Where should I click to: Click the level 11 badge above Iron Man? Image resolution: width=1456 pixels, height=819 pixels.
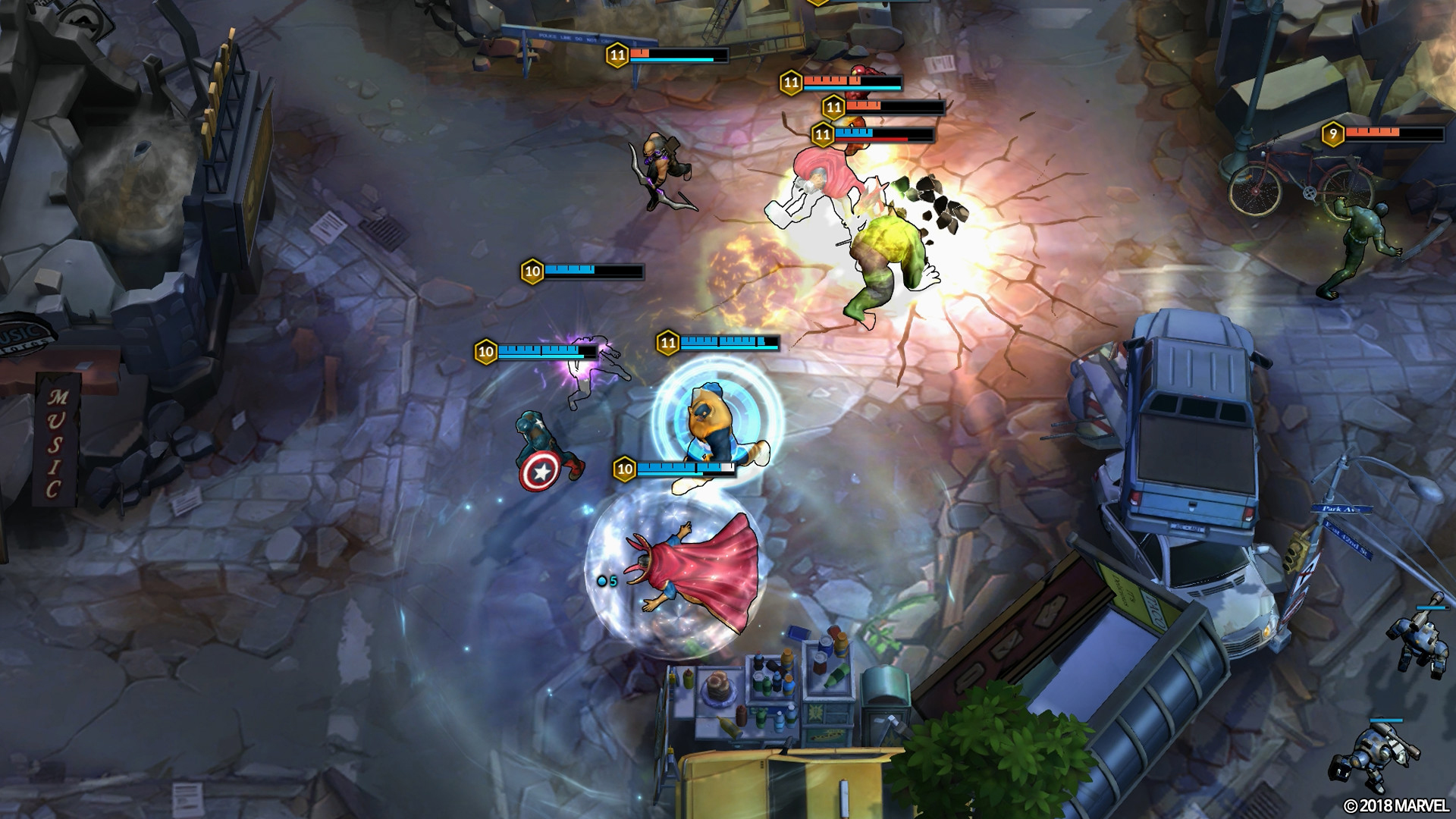(791, 81)
